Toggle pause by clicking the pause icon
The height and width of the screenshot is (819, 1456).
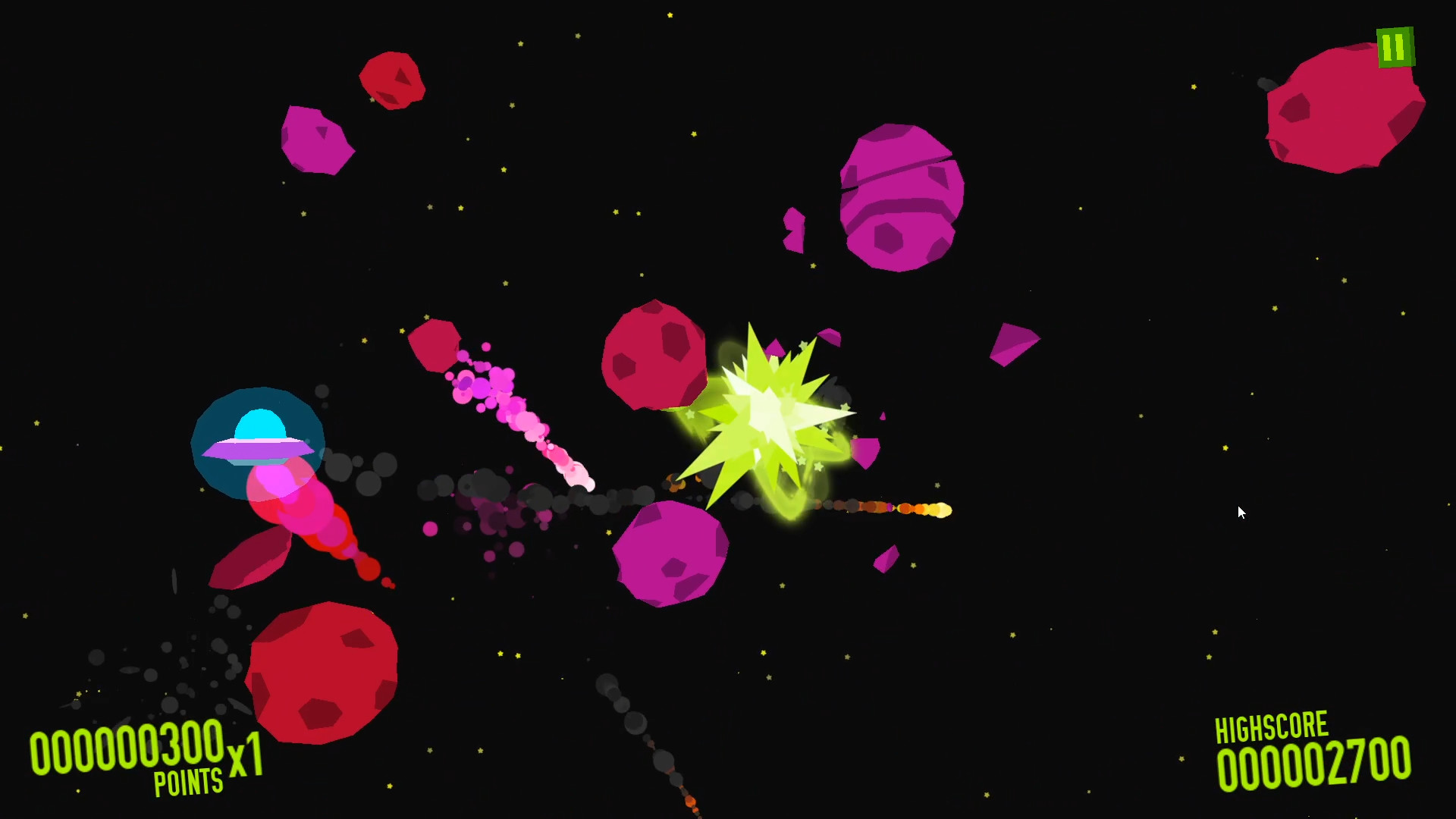[x=1395, y=47]
